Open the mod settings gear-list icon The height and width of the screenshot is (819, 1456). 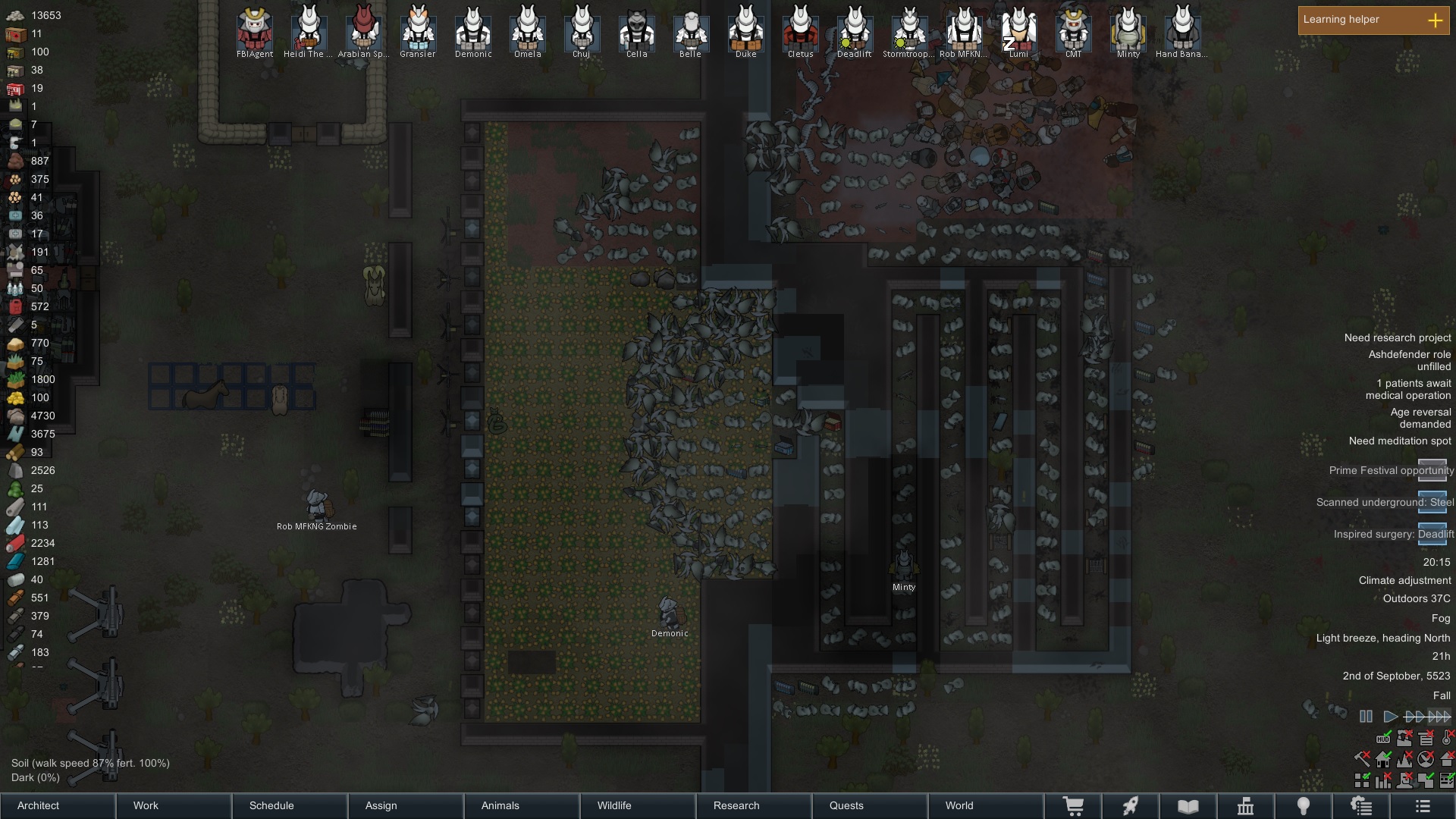pyautogui.click(x=1362, y=806)
